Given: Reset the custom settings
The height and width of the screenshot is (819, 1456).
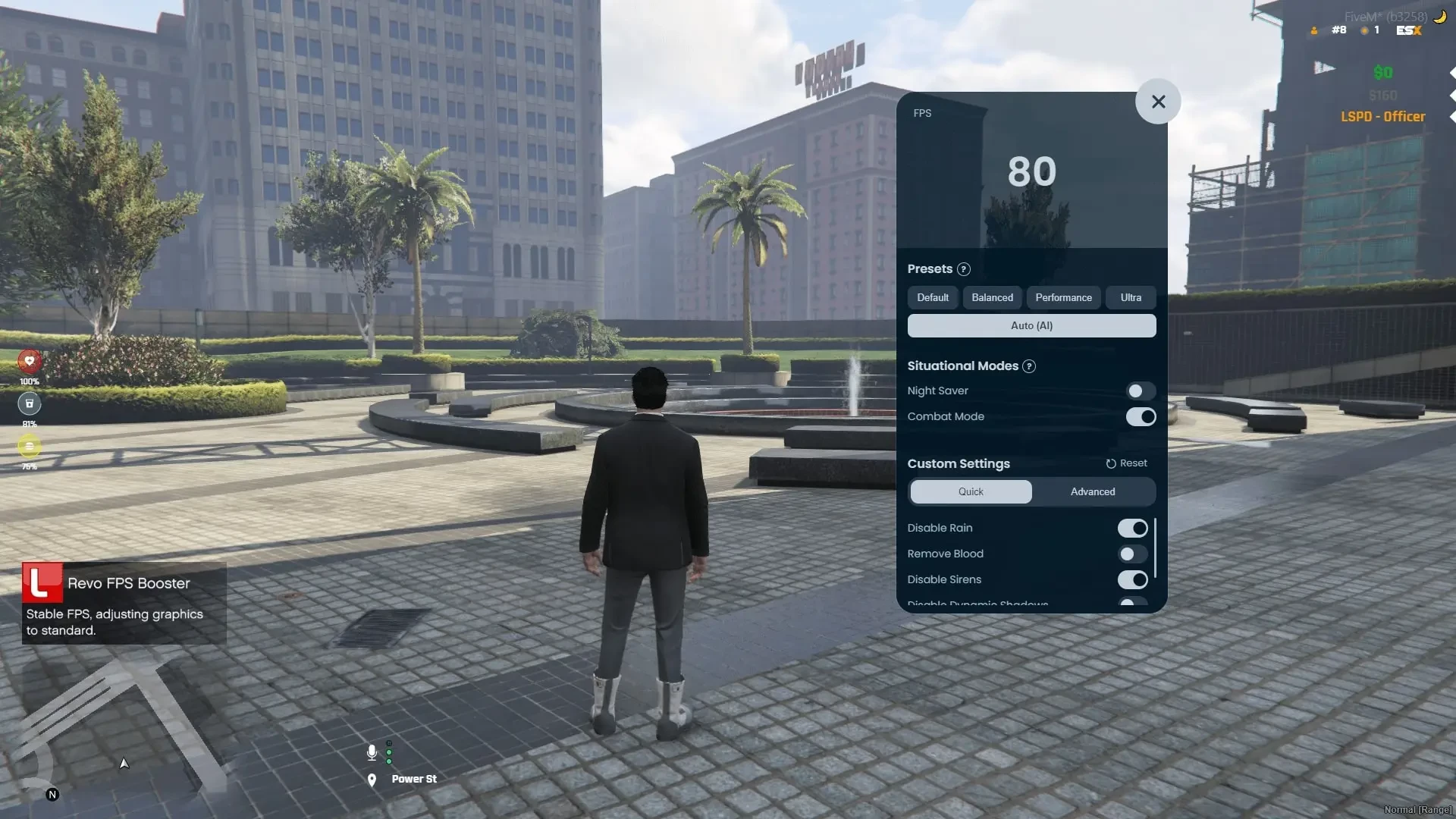Looking at the screenshot, I should tap(1126, 463).
